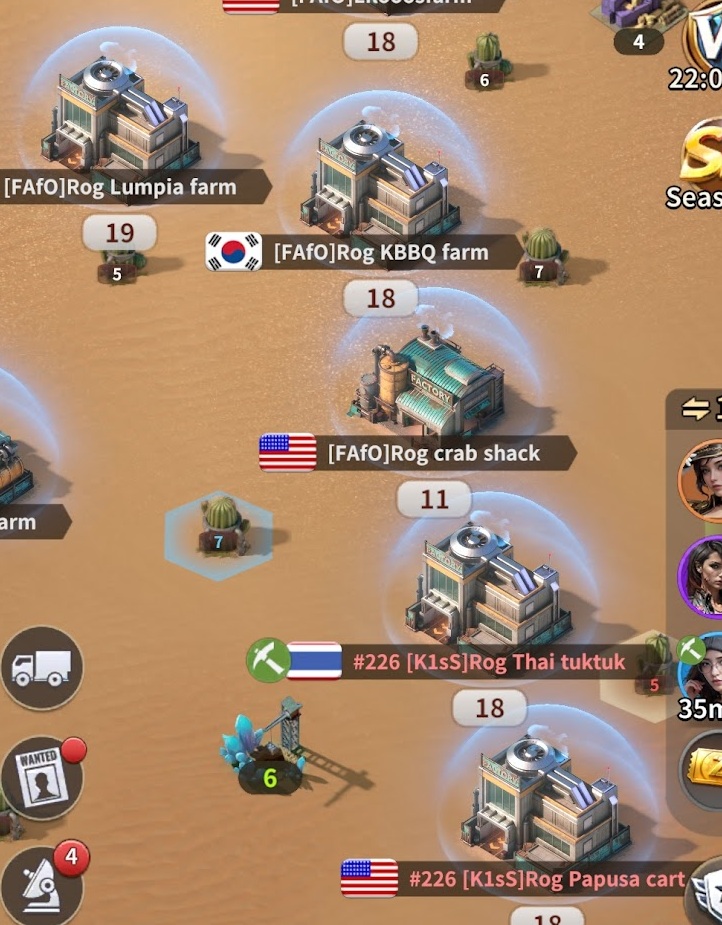Screen dimensions: 722x925
Task: Open the golden ticket button
Action: (705, 768)
